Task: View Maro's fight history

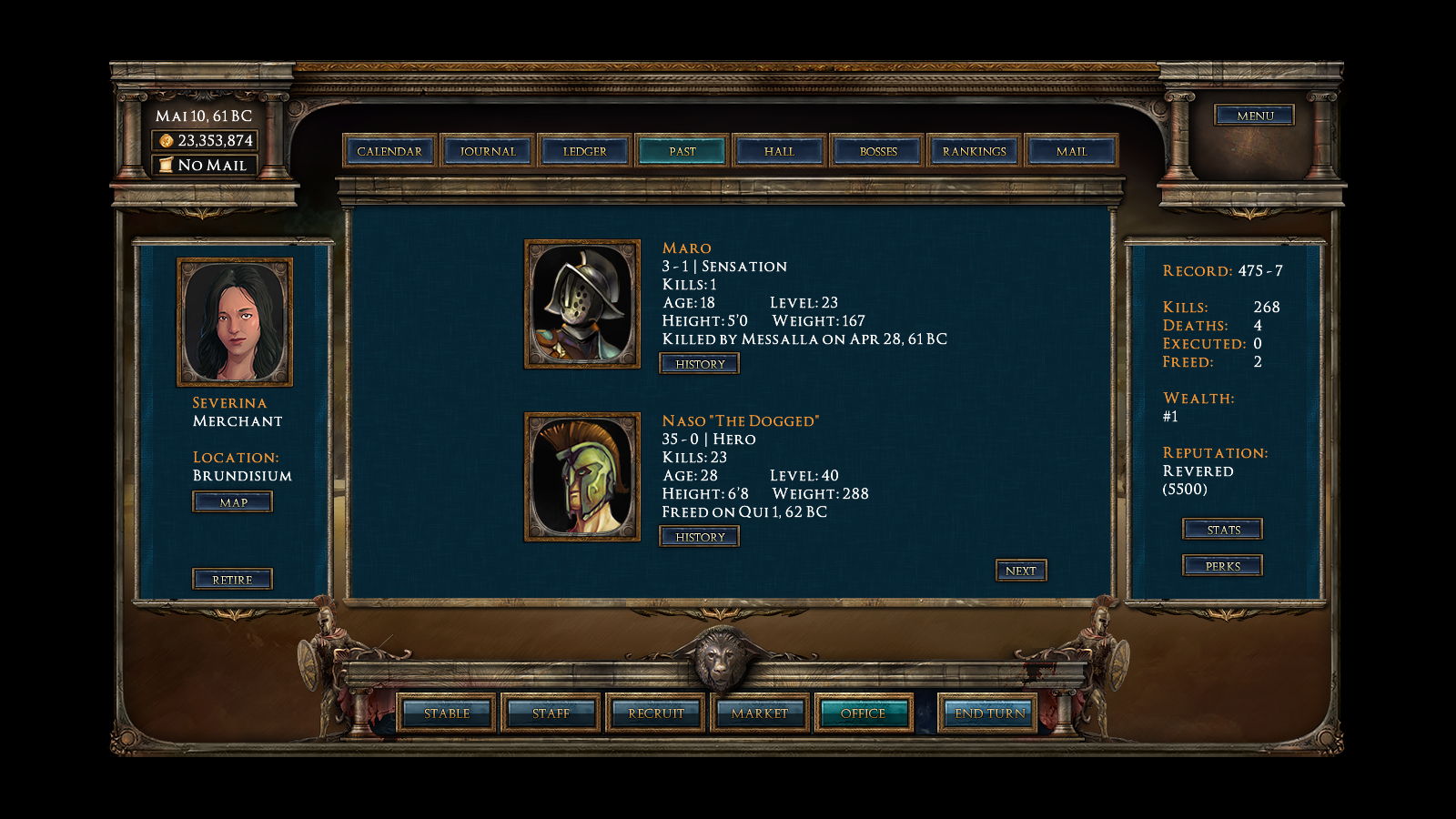Action: pos(700,364)
